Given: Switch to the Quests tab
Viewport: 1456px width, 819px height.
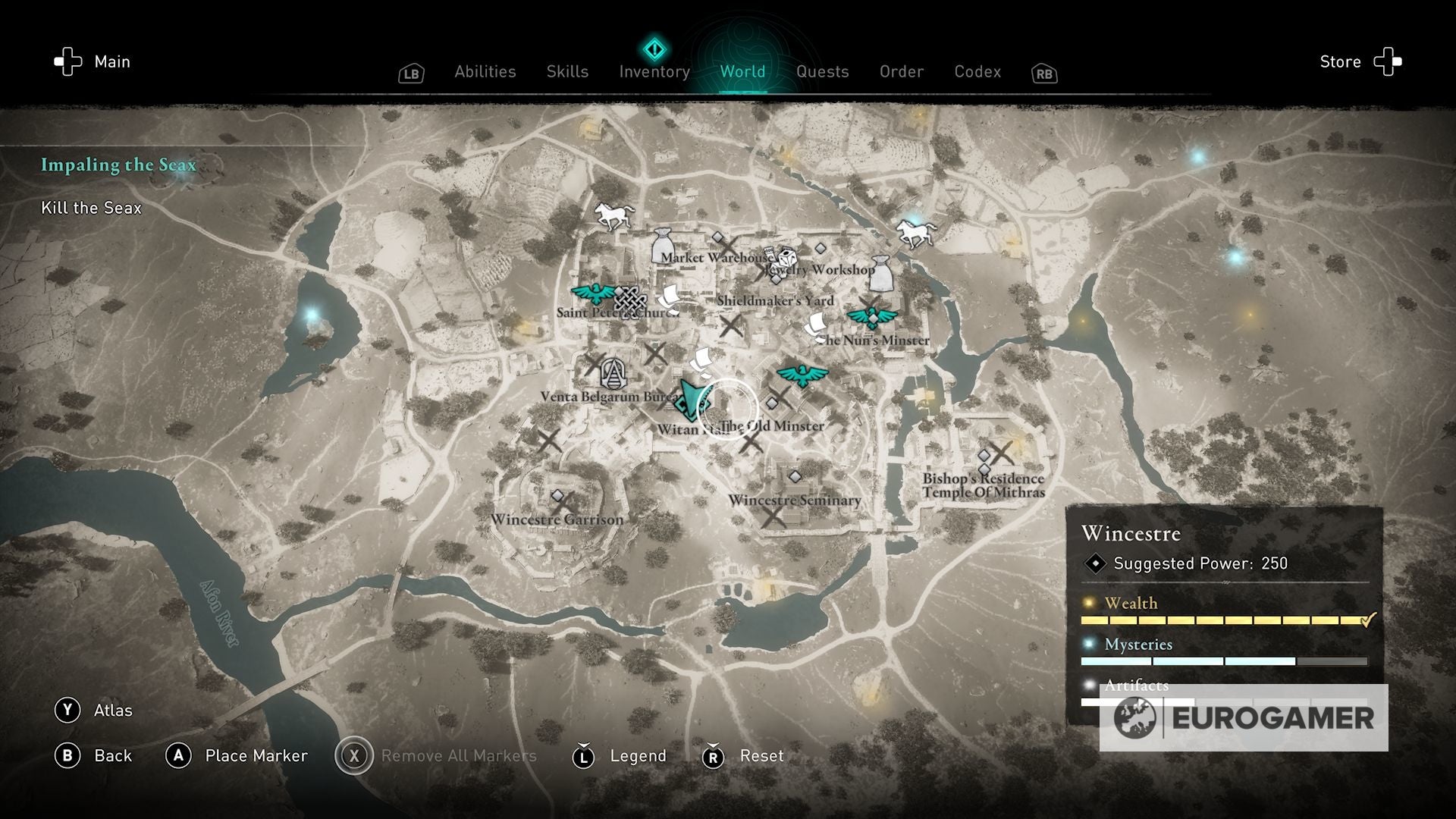Looking at the screenshot, I should (x=824, y=71).
